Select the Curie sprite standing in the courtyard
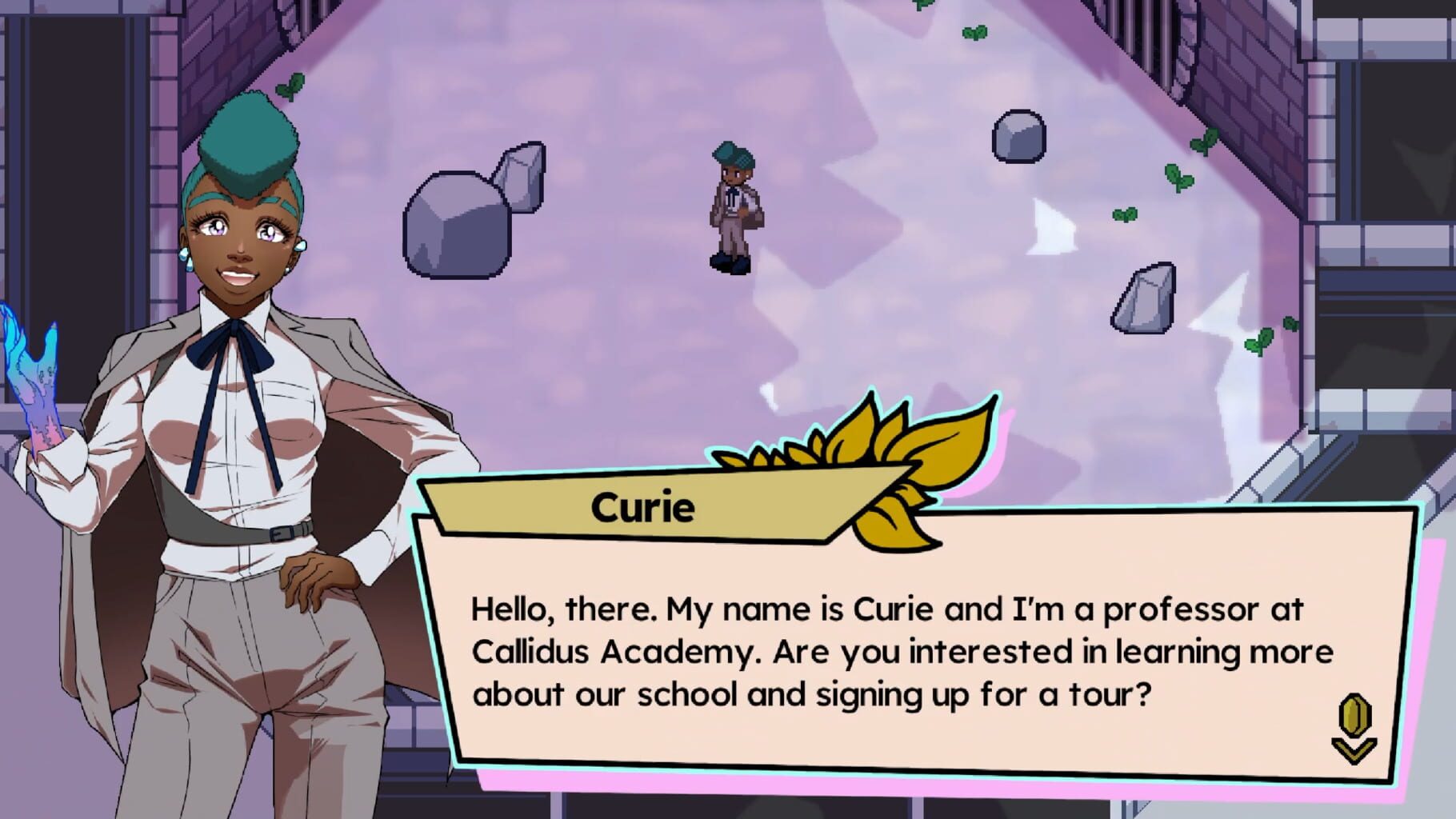Viewport: 1456px width, 819px height. (734, 208)
